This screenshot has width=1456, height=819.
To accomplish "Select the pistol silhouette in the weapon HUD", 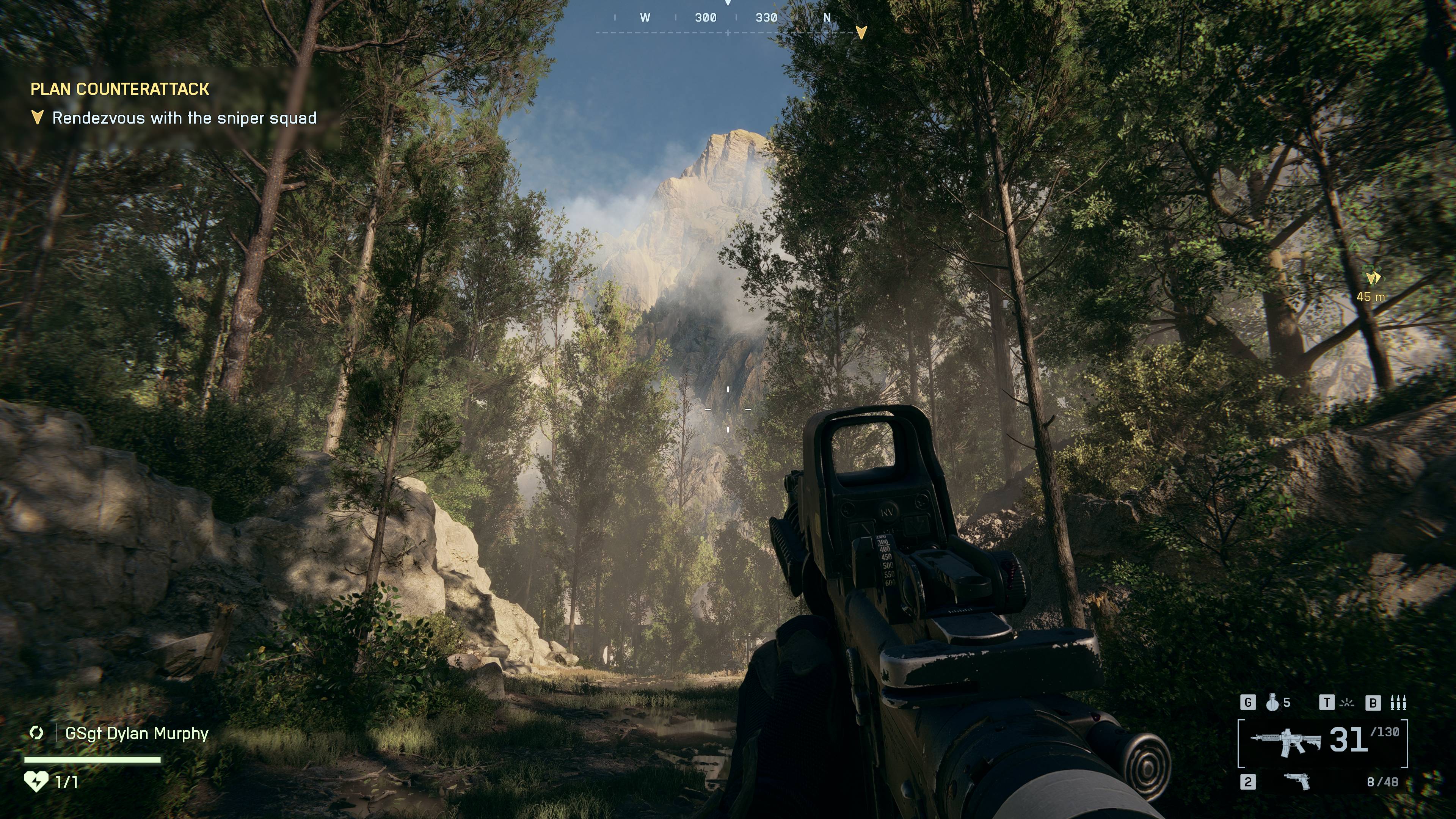I will (x=1298, y=782).
